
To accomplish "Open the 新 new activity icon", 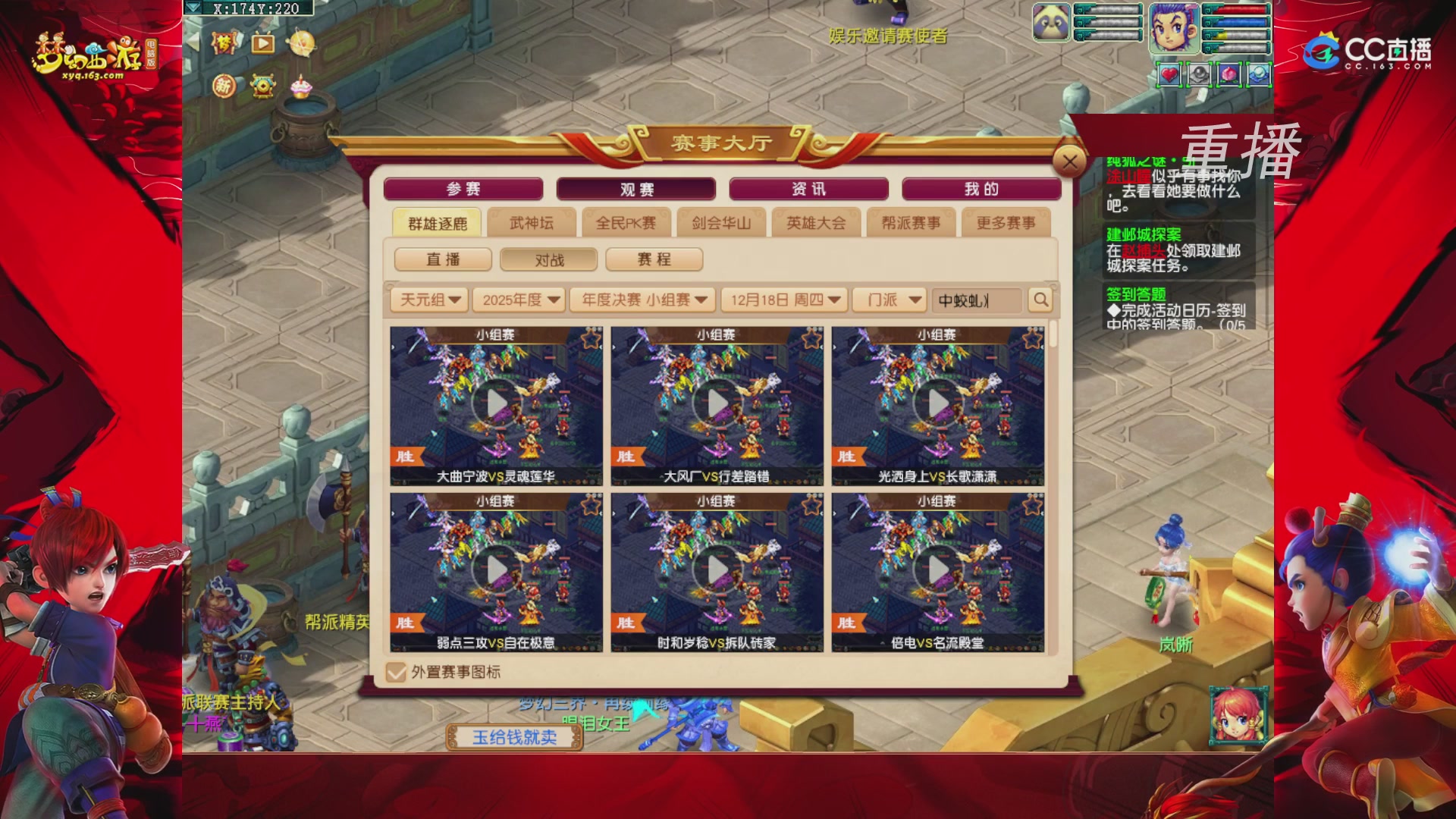I will pyautogui.click(x=224, y=87).
